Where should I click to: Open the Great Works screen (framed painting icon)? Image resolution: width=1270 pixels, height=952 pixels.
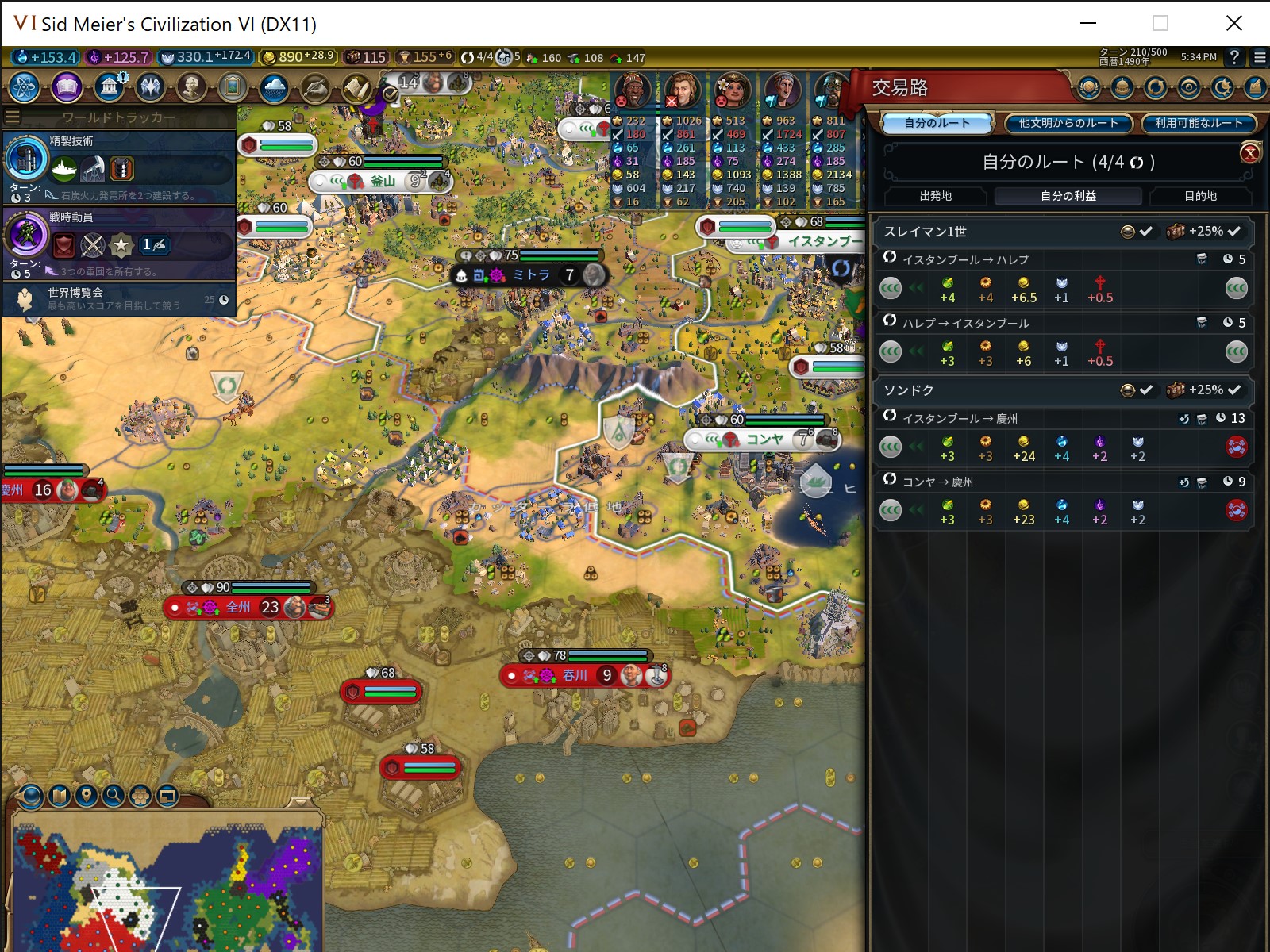[233, 87]
